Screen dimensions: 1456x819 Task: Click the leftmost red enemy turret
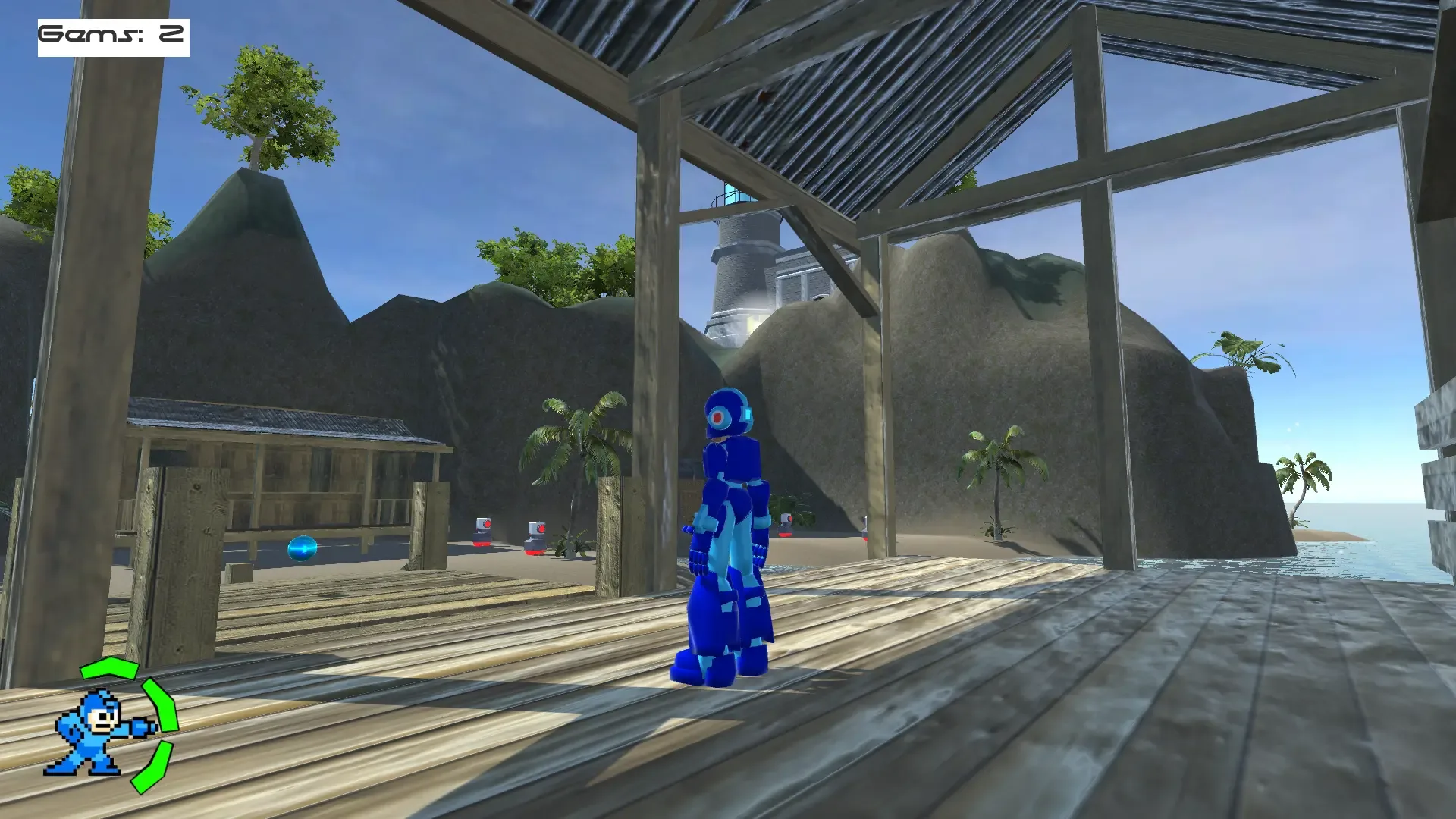click(483, 531)
